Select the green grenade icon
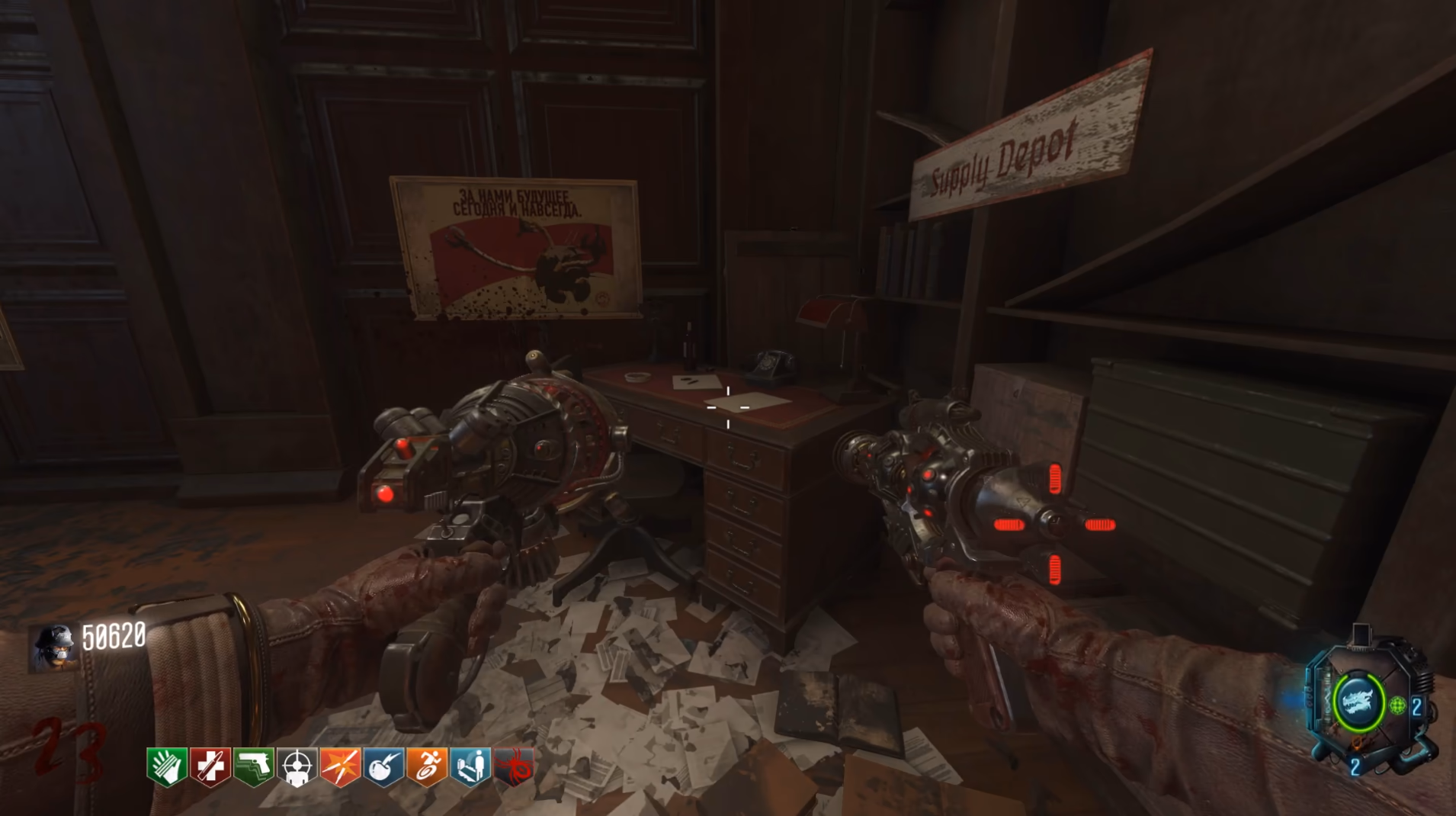This screenshot has height=816, width=1456. tap(1397, 705)
